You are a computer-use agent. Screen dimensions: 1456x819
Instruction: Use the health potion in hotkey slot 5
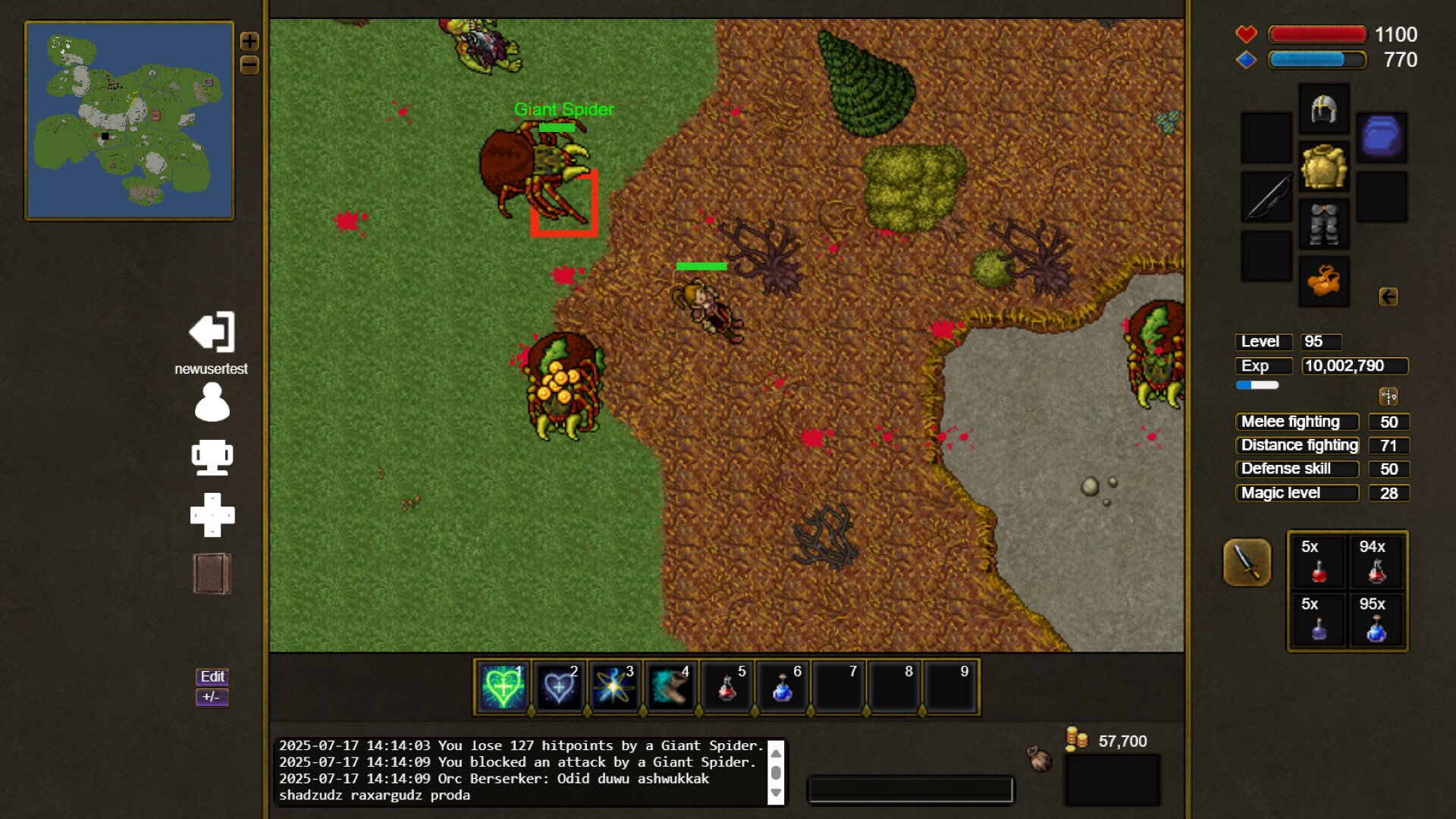pos(726,687)
